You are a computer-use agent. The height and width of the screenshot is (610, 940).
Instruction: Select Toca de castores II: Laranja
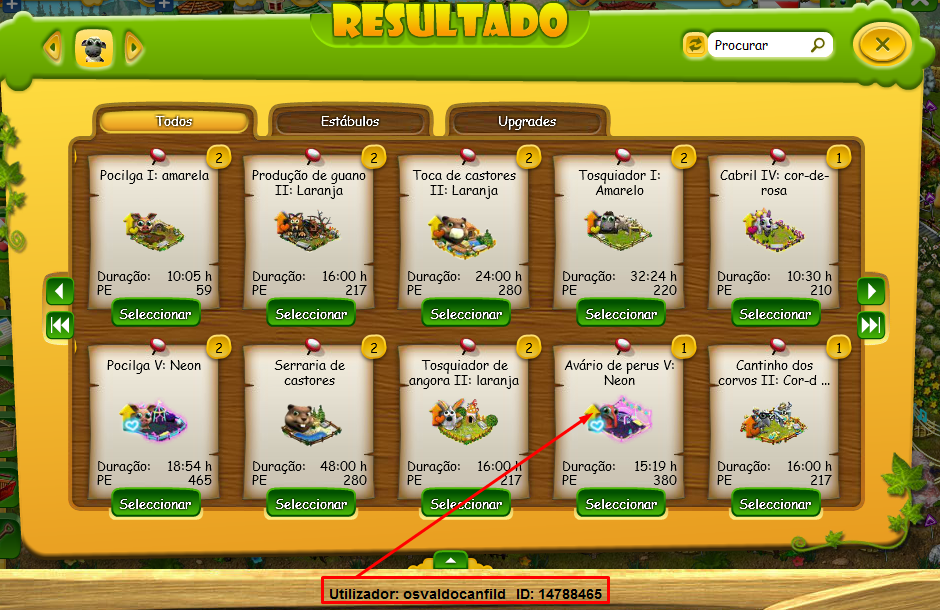point(465,314)
